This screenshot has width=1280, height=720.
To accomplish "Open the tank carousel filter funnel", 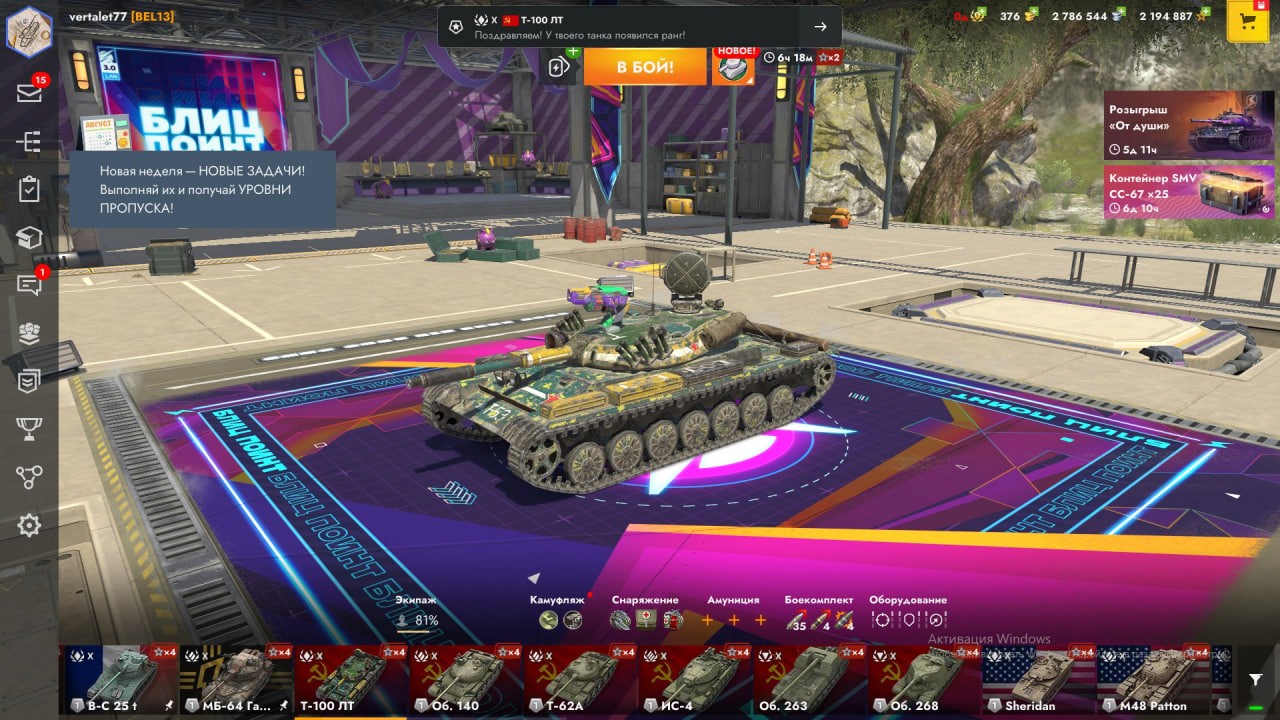I will pyautogui.click(x=1255, y=680).
